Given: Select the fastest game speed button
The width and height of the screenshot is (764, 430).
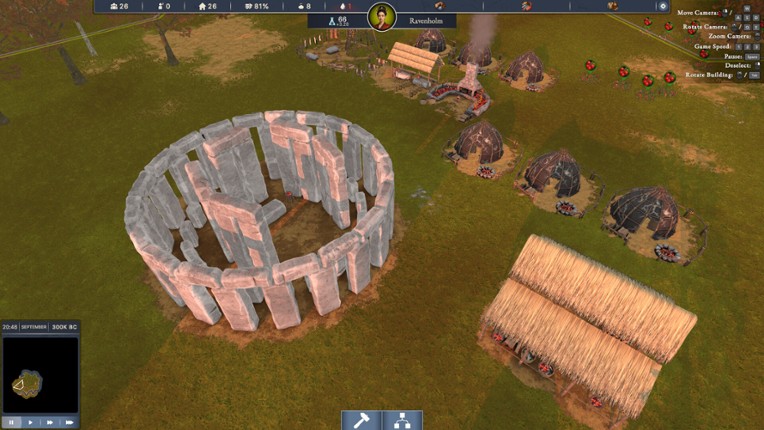Looking at the screenshot, I should pyautogui.click(x=69, y=422).
